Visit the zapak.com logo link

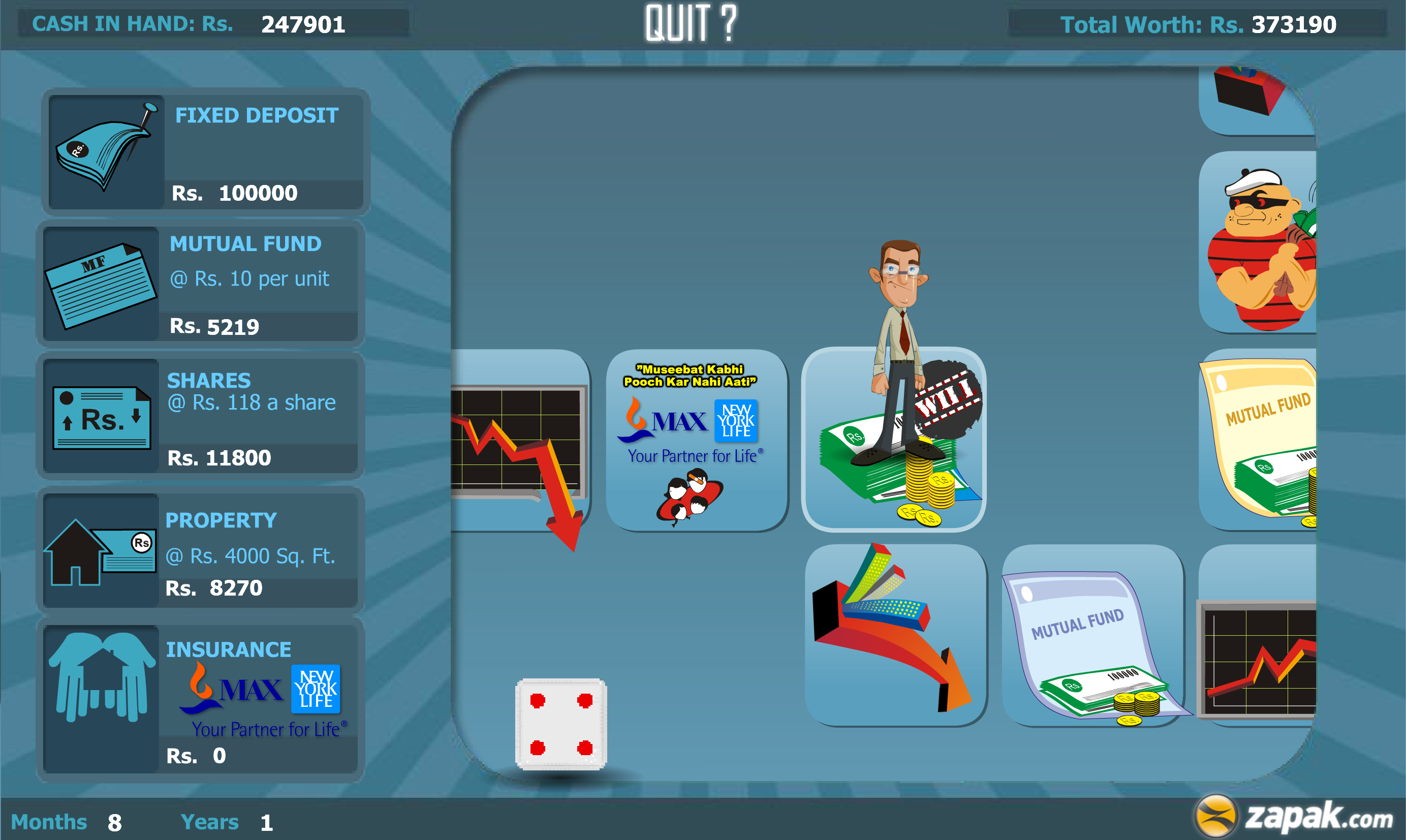tap(1291, 815)
